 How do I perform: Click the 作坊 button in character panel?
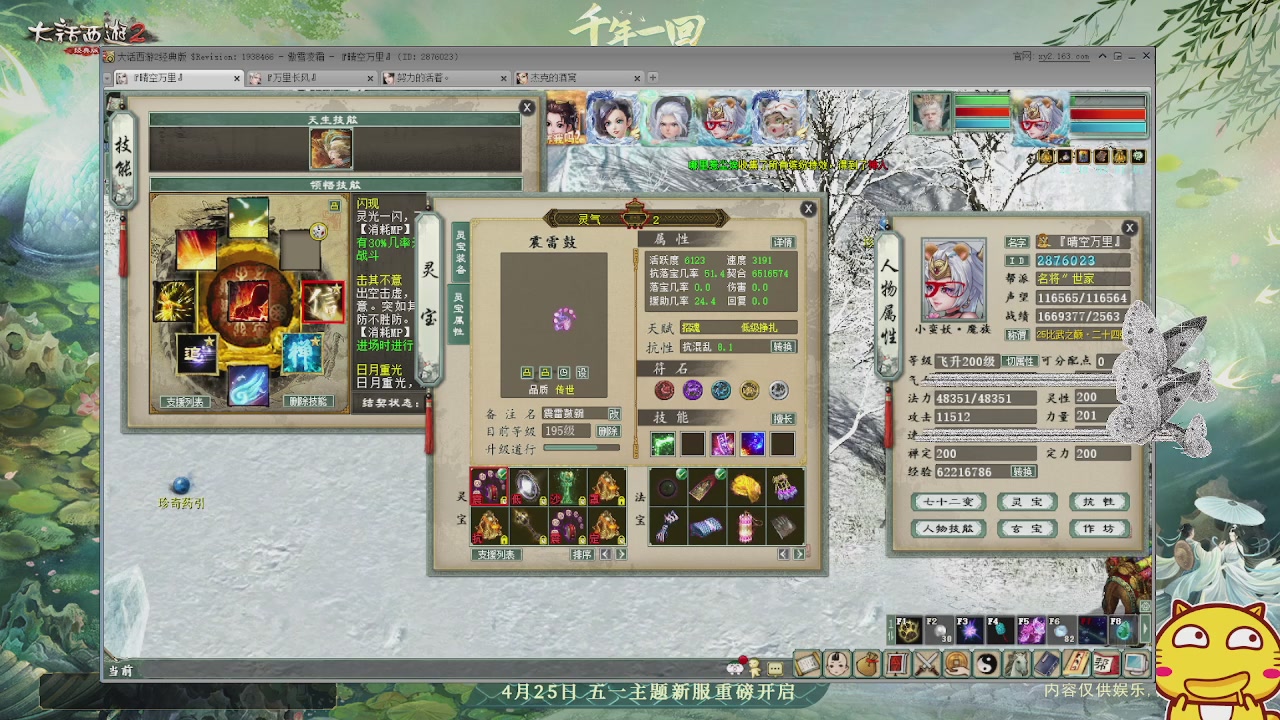point(1100,528)
